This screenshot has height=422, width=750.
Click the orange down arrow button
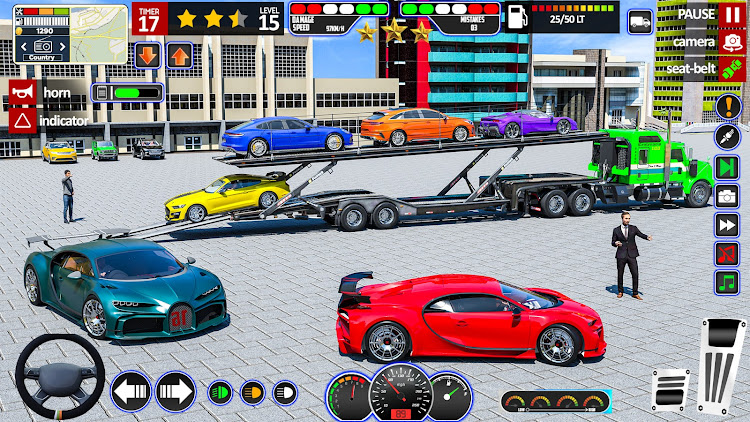(x=146, y=55)
